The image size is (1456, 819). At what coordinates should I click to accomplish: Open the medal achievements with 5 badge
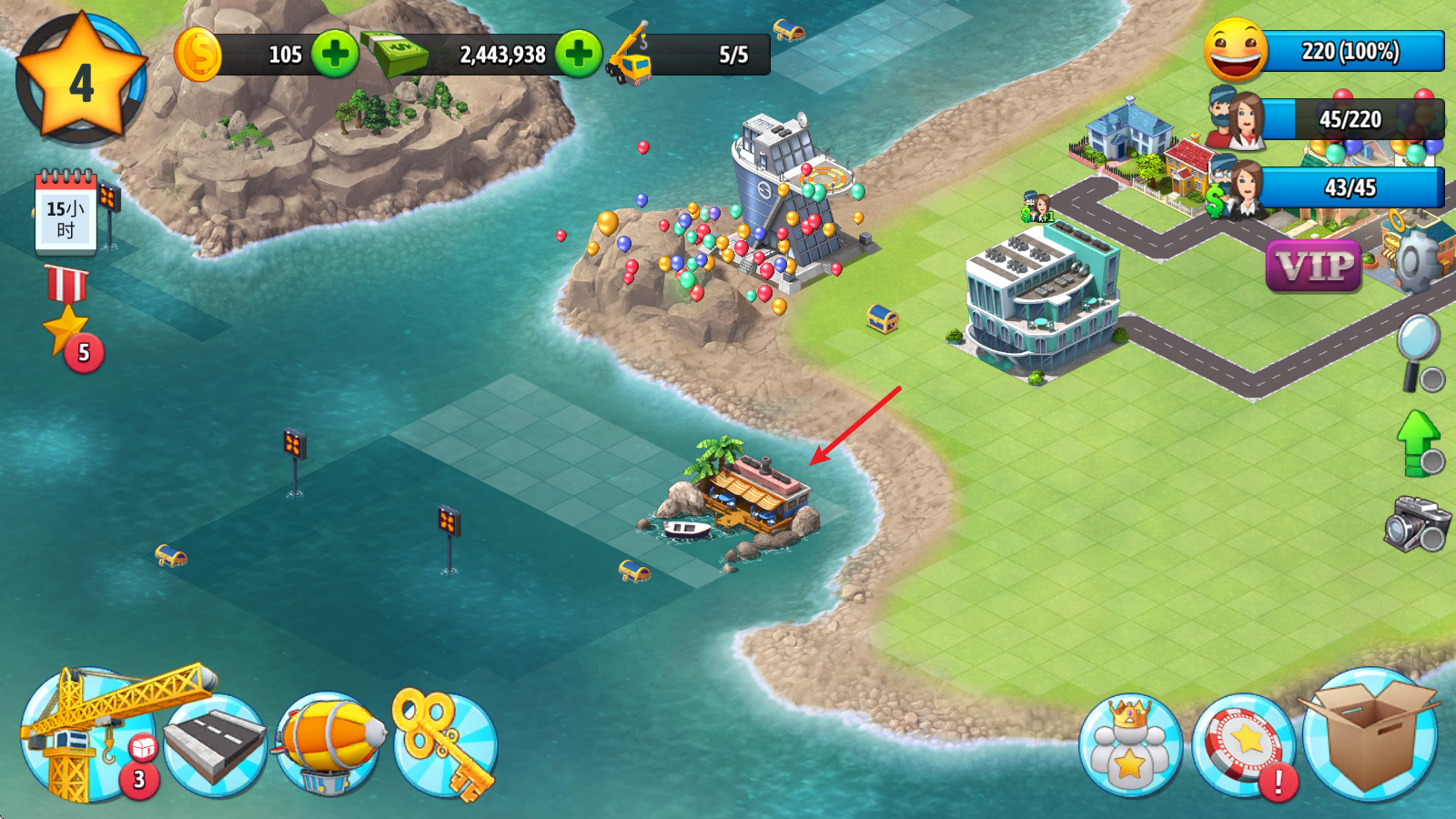click(69, 318)
